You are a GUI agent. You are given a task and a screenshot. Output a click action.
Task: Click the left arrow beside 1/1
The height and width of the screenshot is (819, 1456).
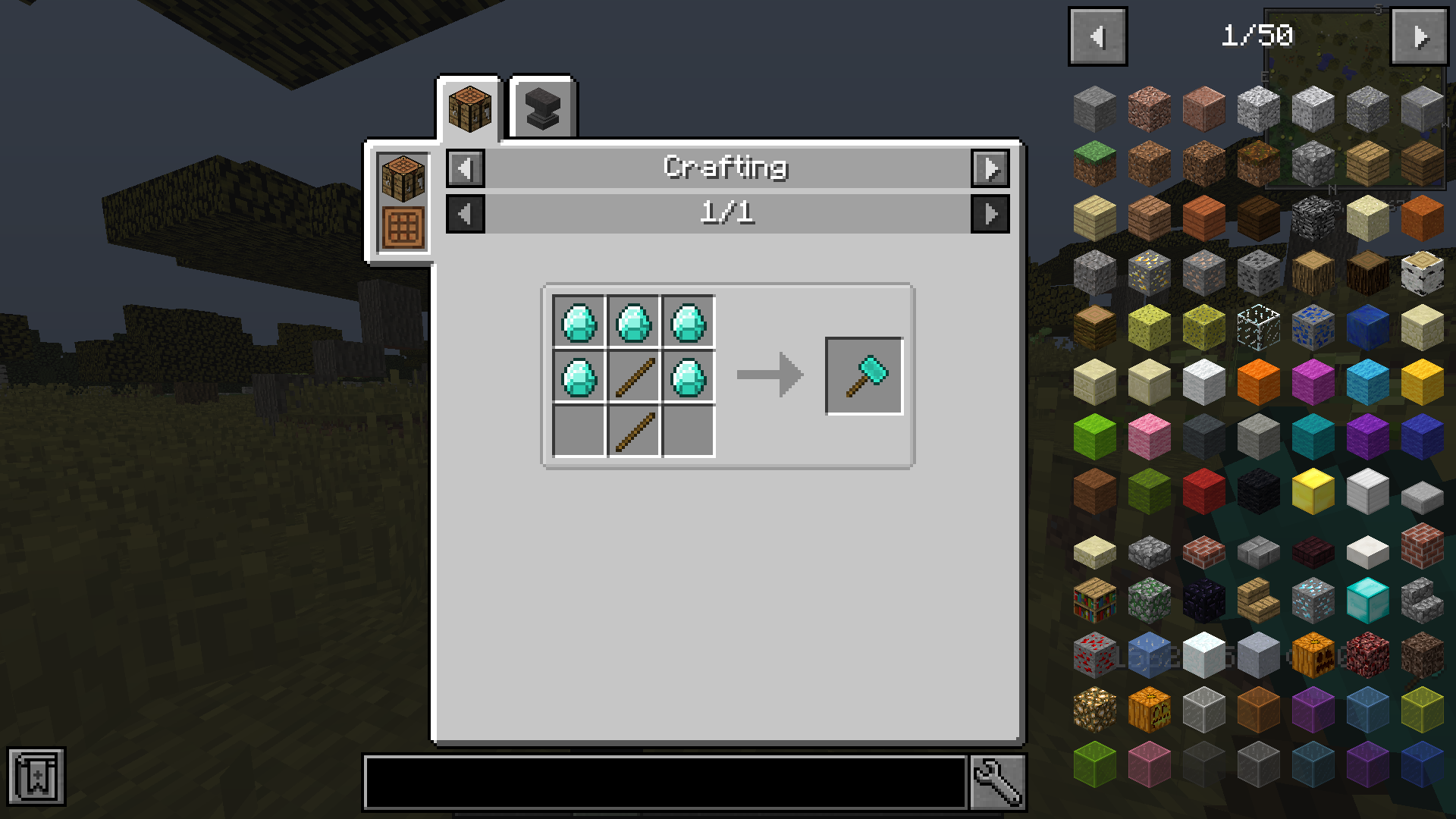pyautogui.click(x=465, y=213)
